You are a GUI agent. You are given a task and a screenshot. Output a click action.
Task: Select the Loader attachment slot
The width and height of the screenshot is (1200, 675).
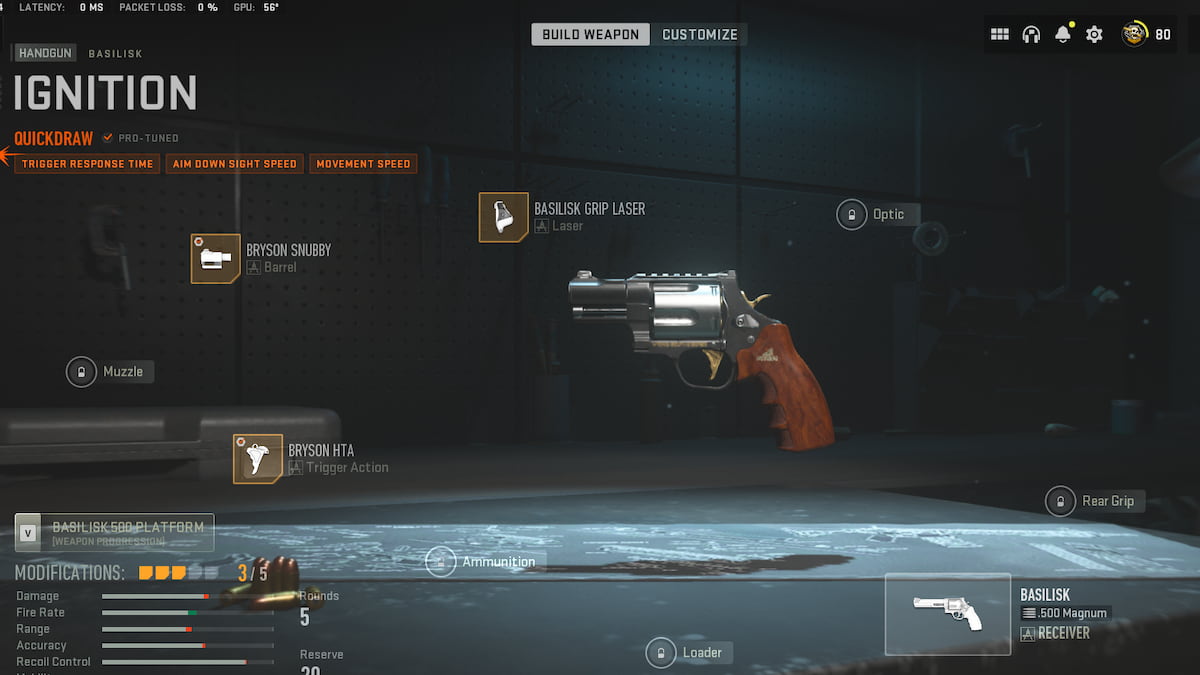pyautogui.click(x=660, y=653)
